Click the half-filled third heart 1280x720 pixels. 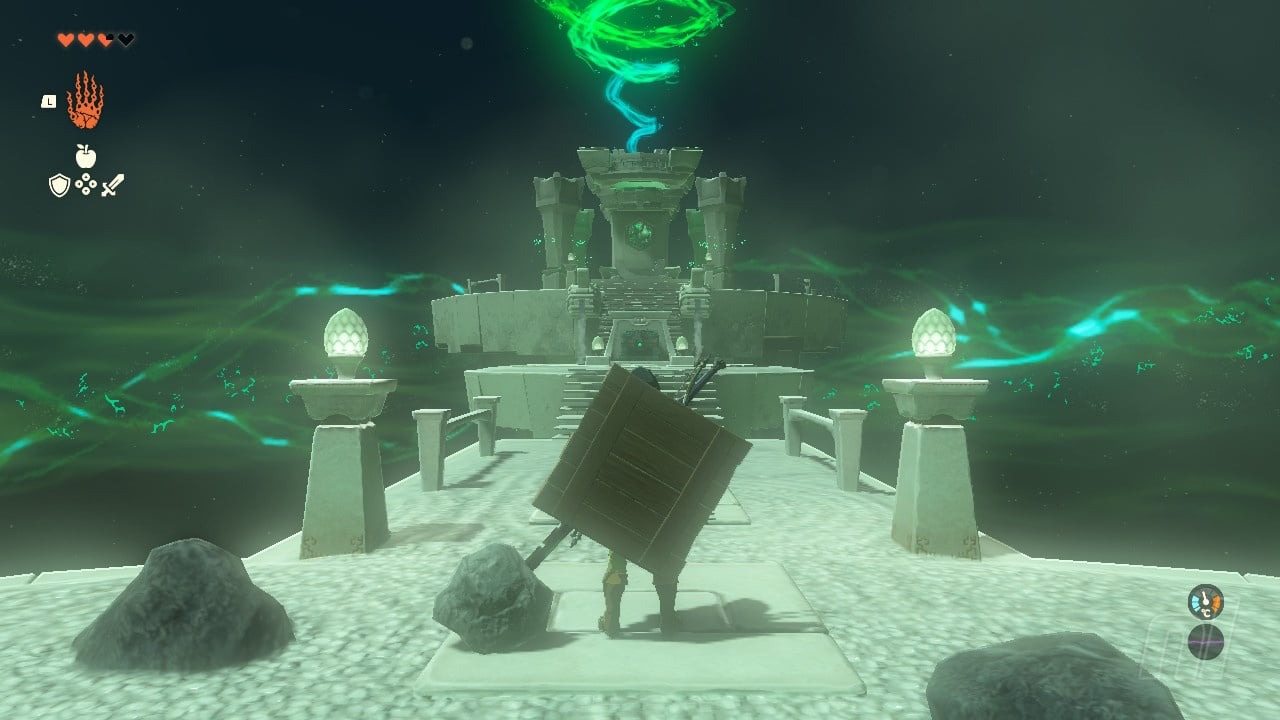tap(105, 39)
